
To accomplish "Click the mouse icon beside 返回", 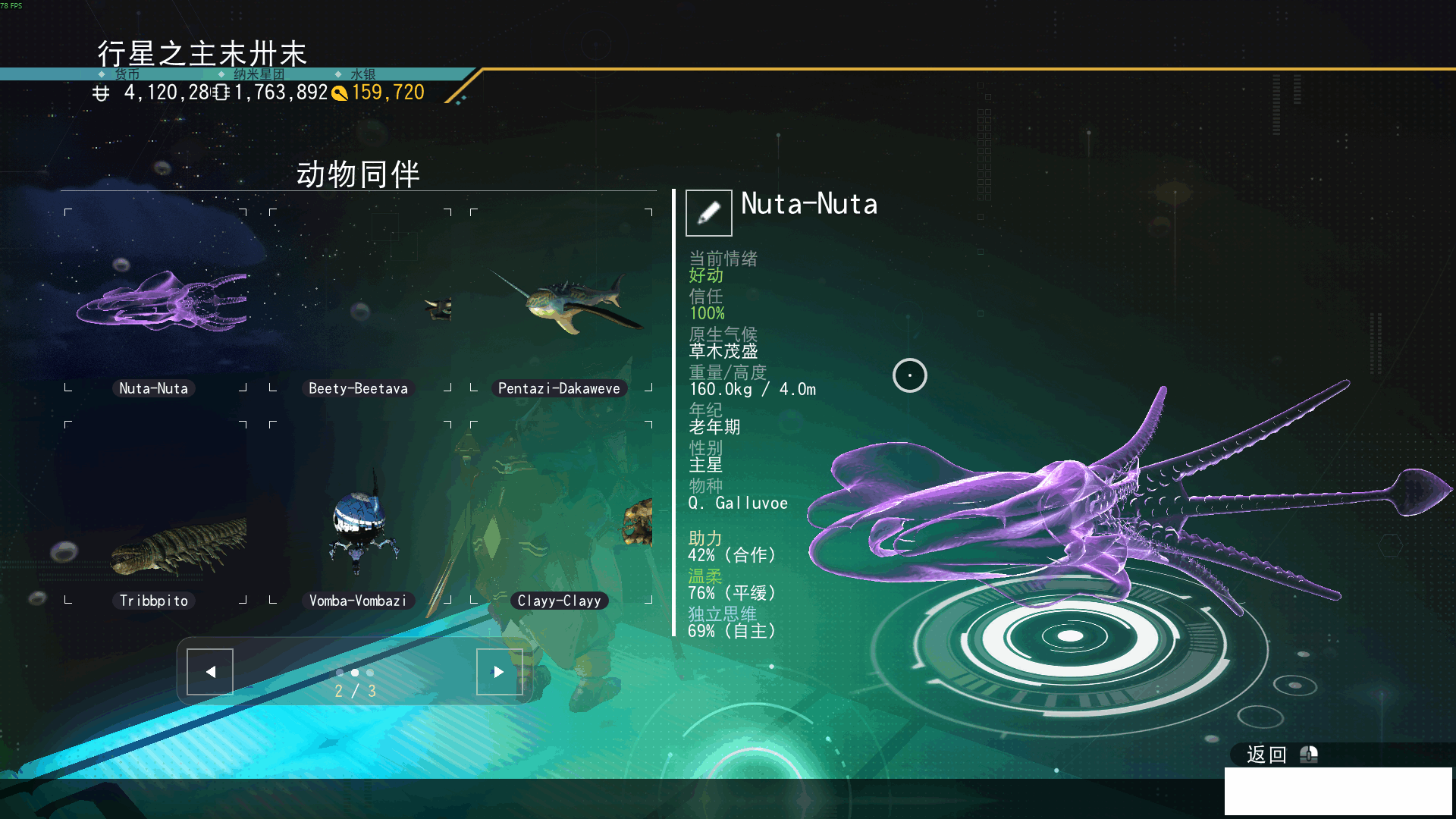I will coord(1308,755).
